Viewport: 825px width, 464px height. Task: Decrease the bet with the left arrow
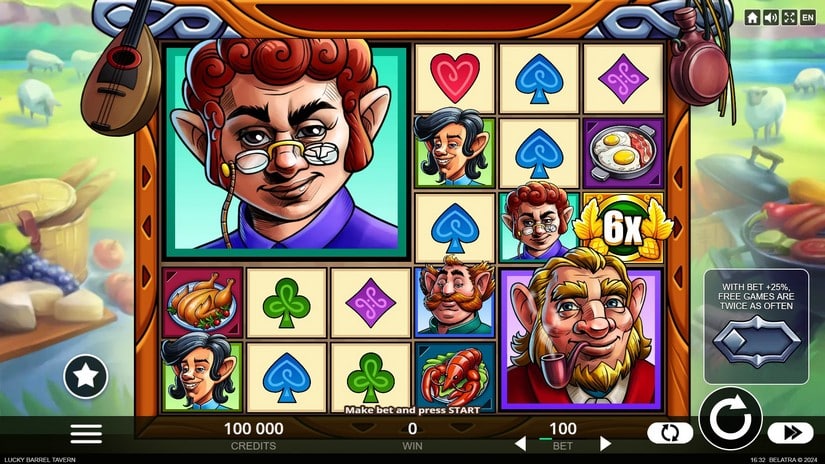click(x=518, y=443)
